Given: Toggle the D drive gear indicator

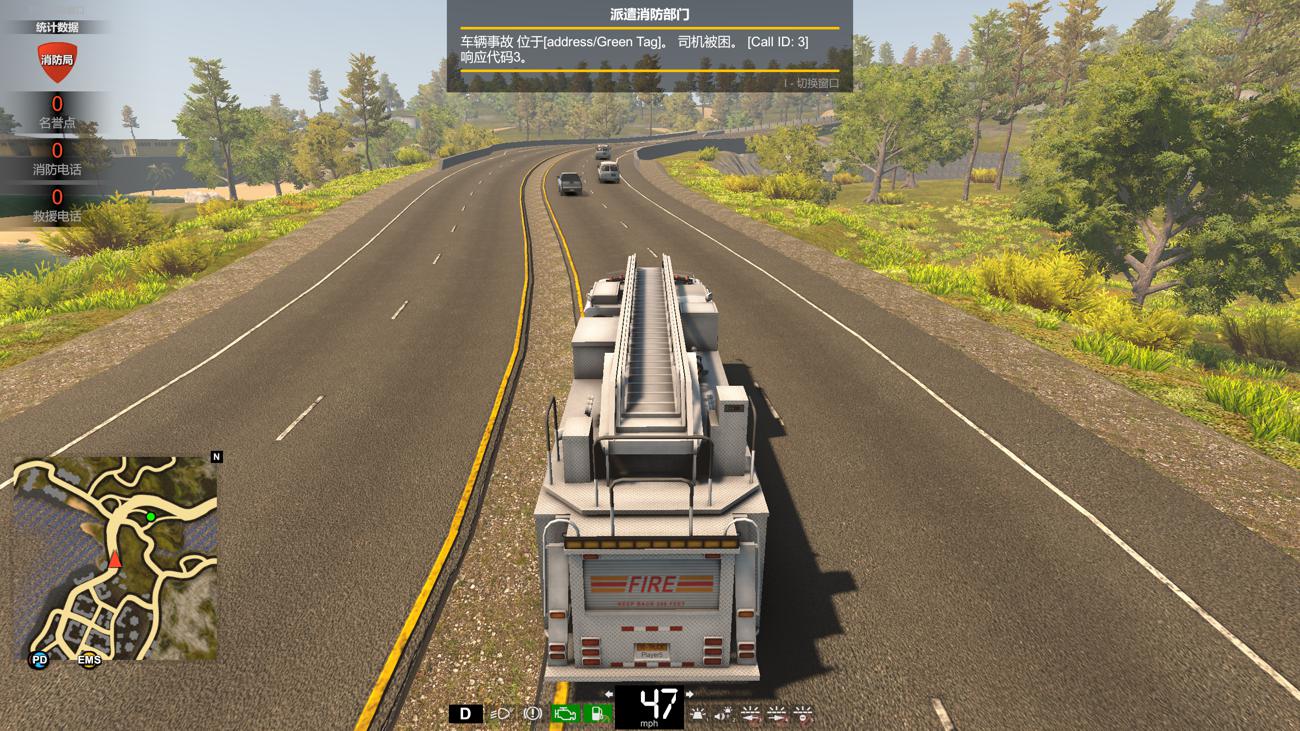Looking at the screenshot, I should [x=464, y=712].
